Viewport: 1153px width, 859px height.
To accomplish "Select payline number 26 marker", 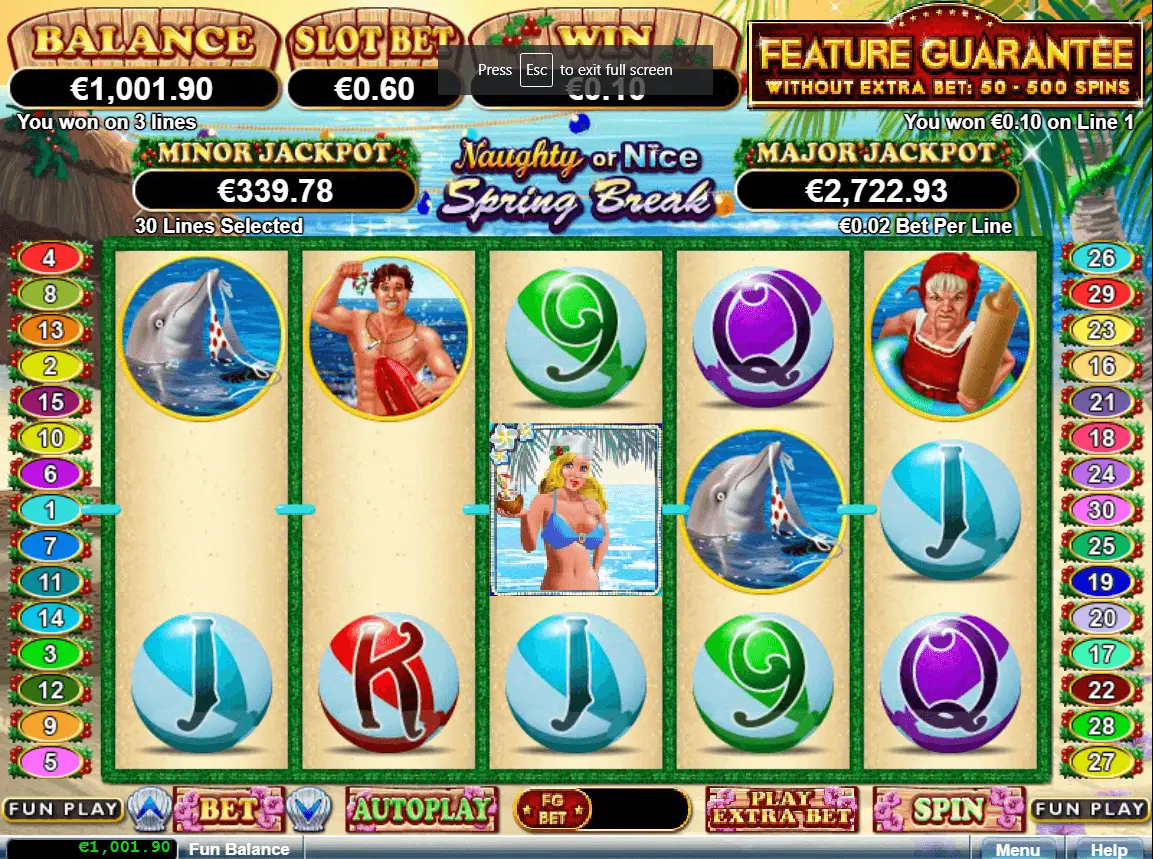I will coord(1101,259).
